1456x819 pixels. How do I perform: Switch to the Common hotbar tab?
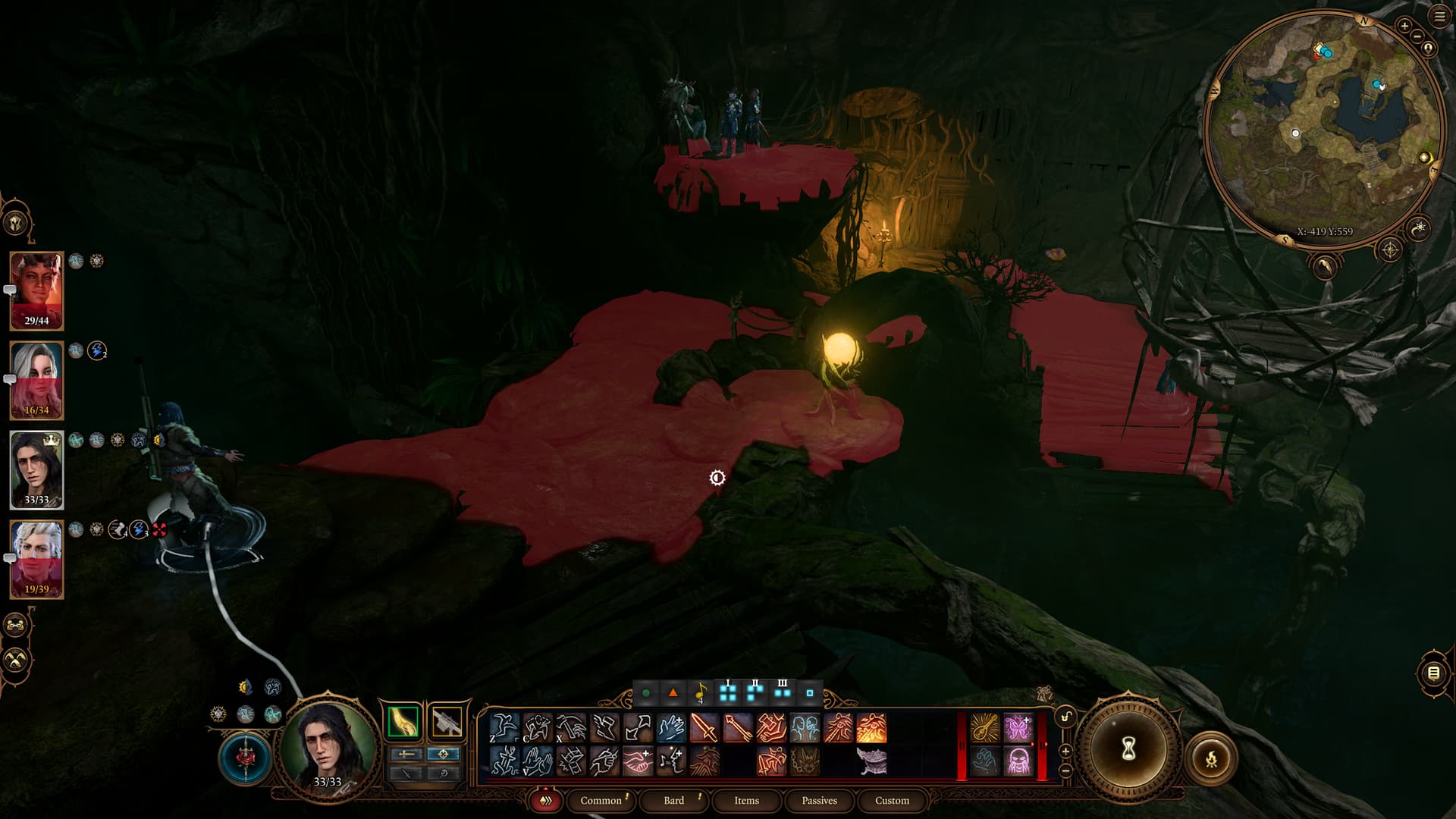pos(601,800)
